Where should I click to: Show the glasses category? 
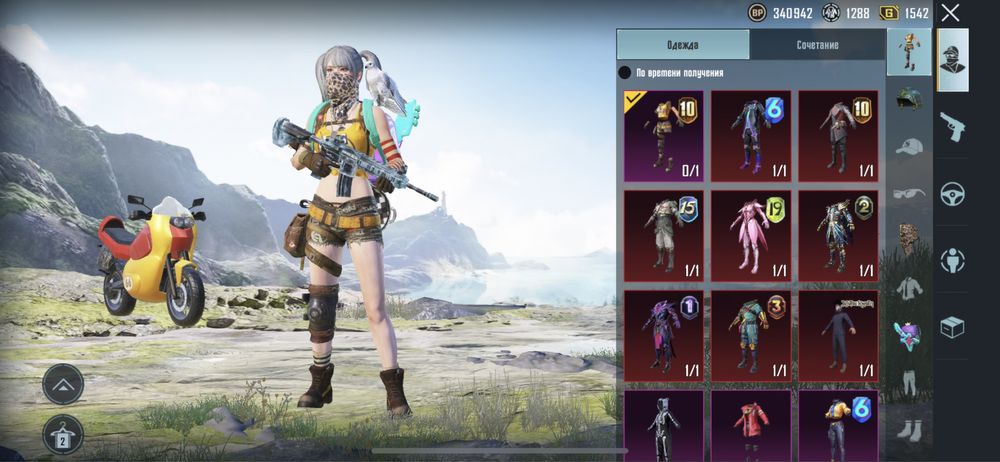[x=909, y=193]
